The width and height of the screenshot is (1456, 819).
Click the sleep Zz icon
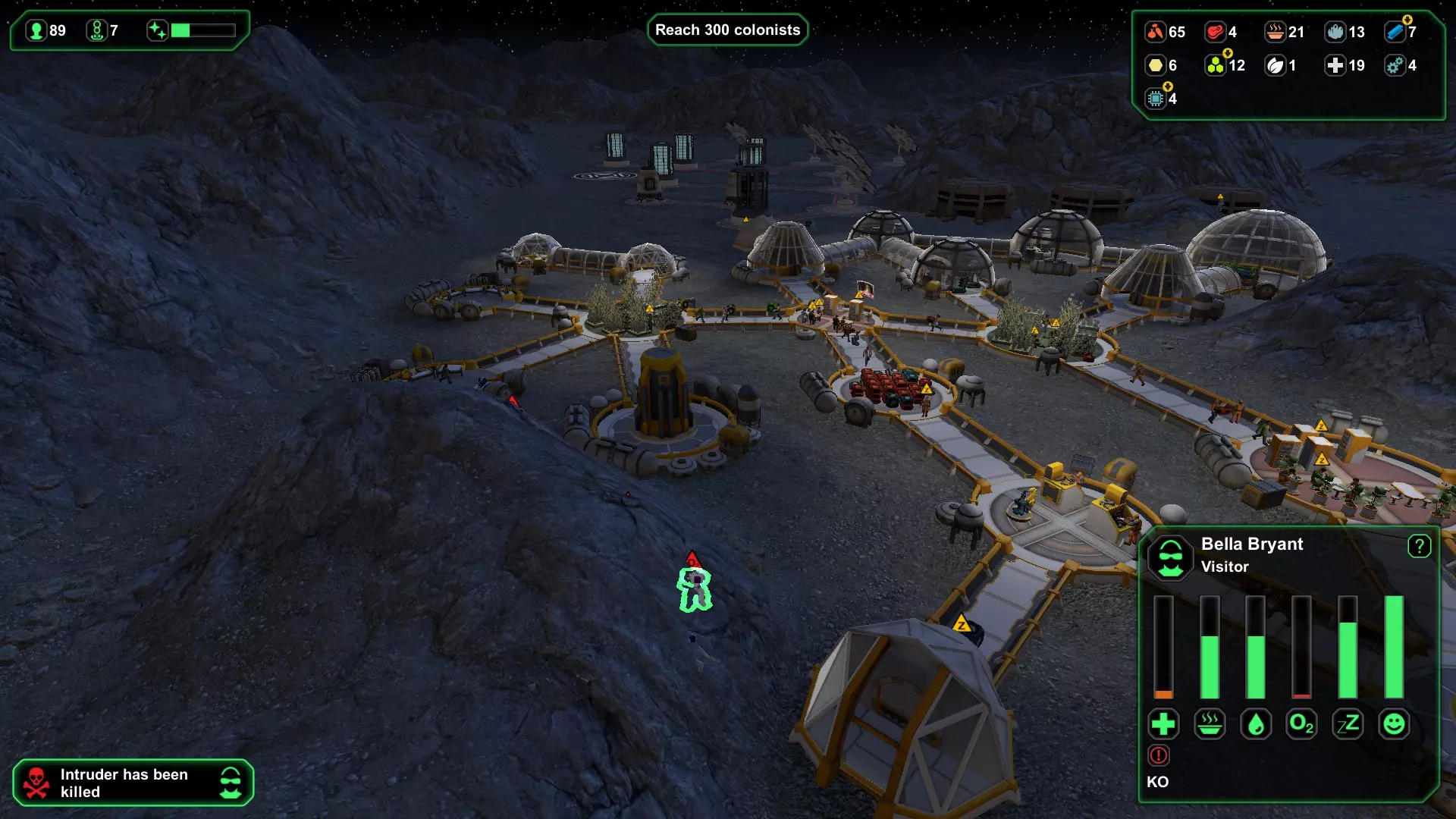click(1348, 724)
